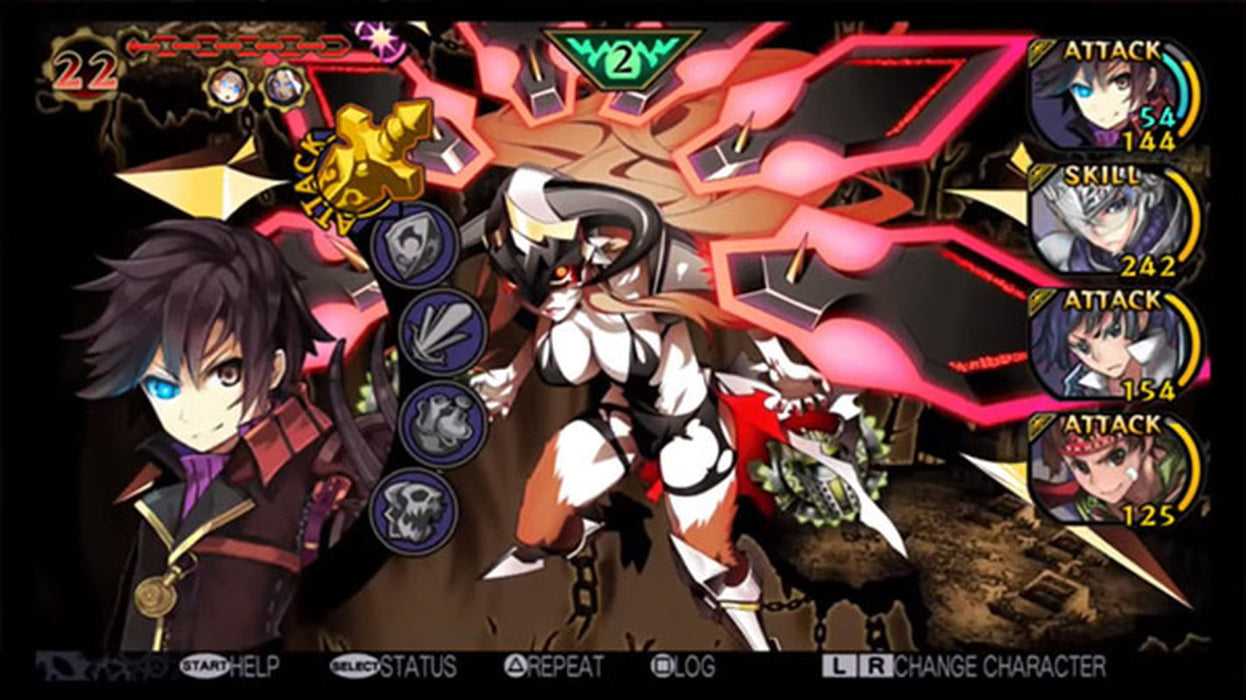Select the silver-haired party member set to Skill
This screenshot has height=700, width=1246.
tap(1112, 220)
